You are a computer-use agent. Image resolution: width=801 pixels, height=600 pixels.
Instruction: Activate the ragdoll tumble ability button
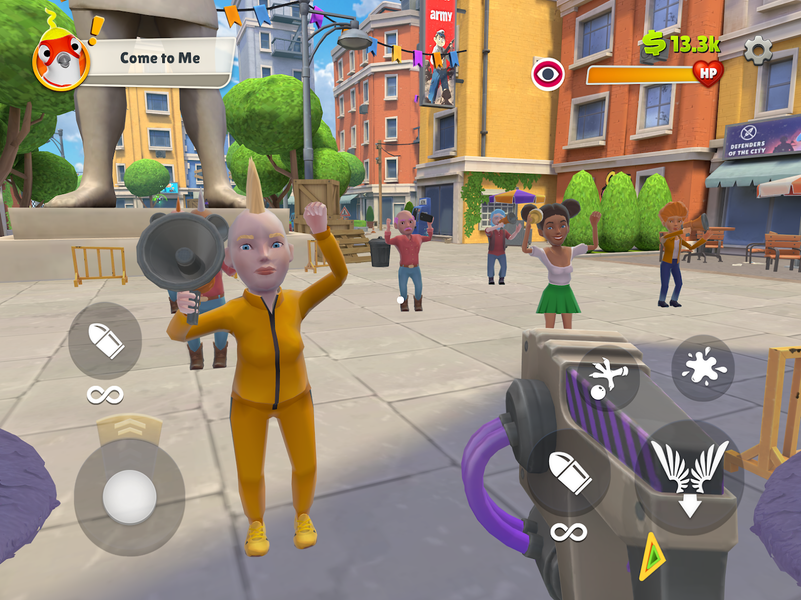click(x=607, y=378)
